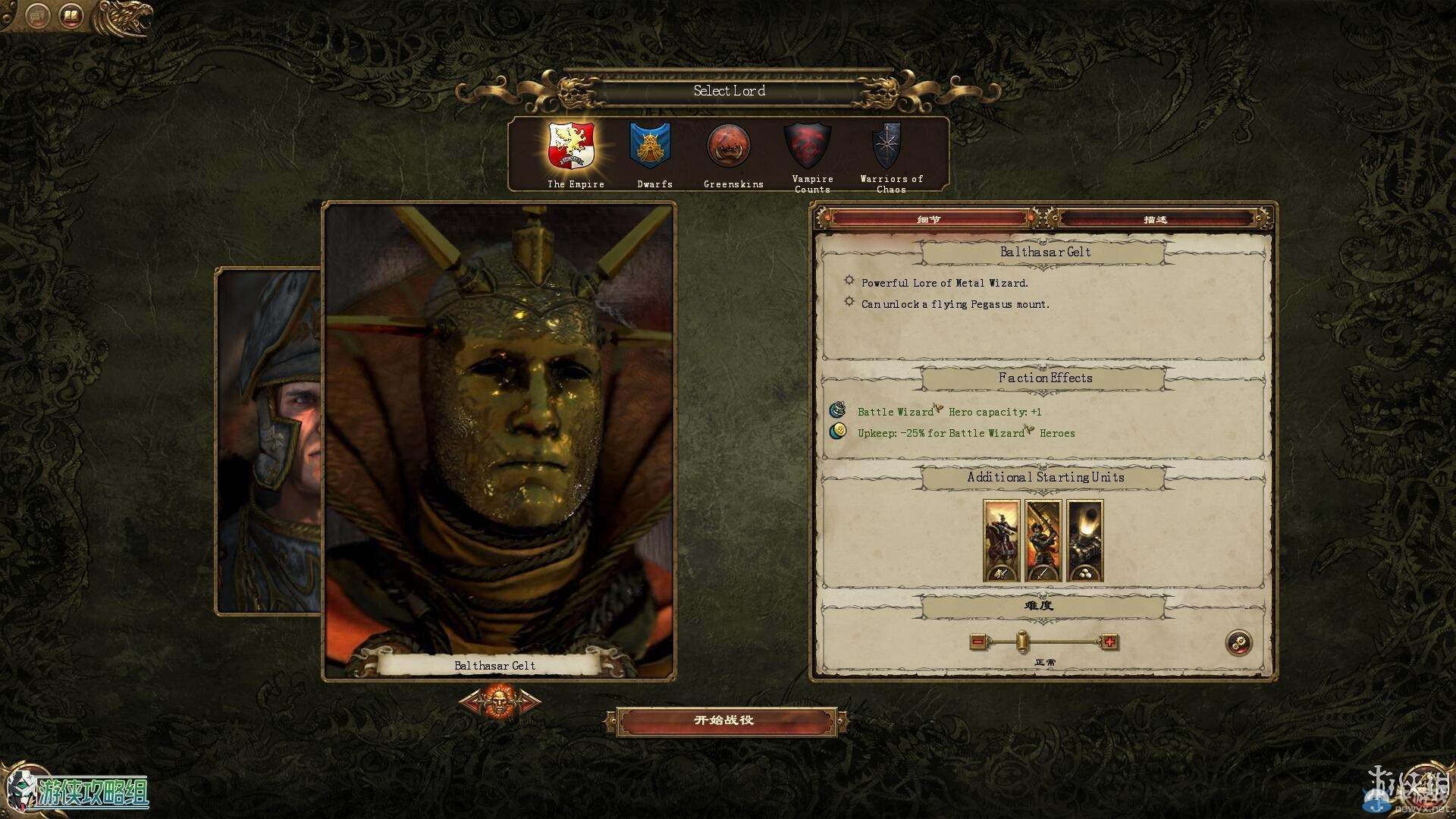
Task: Click the difficulty slider handle
Action: [1022, 642]
